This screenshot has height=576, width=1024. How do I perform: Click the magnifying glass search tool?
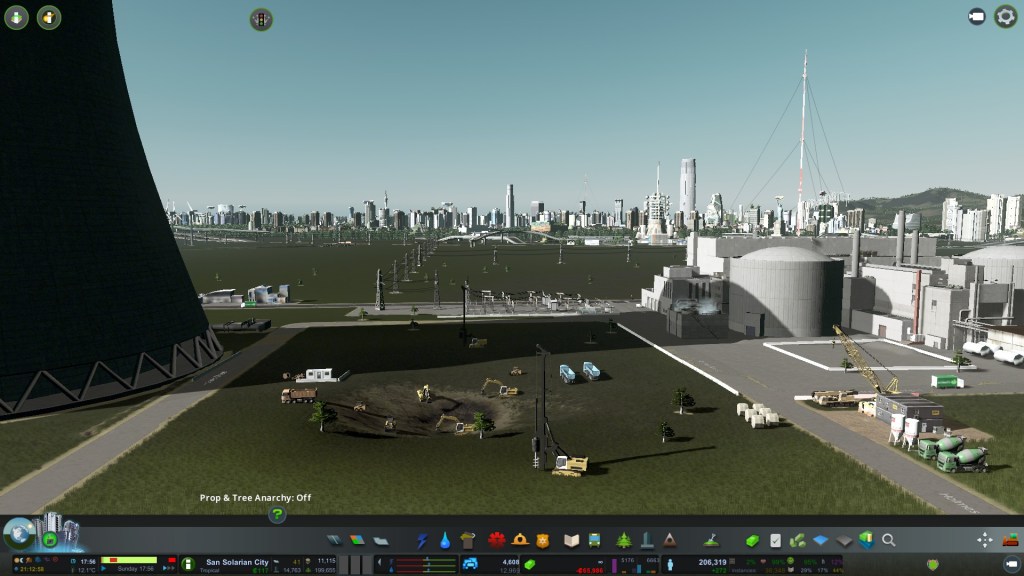pyautogui.click(x=888, y=540)
